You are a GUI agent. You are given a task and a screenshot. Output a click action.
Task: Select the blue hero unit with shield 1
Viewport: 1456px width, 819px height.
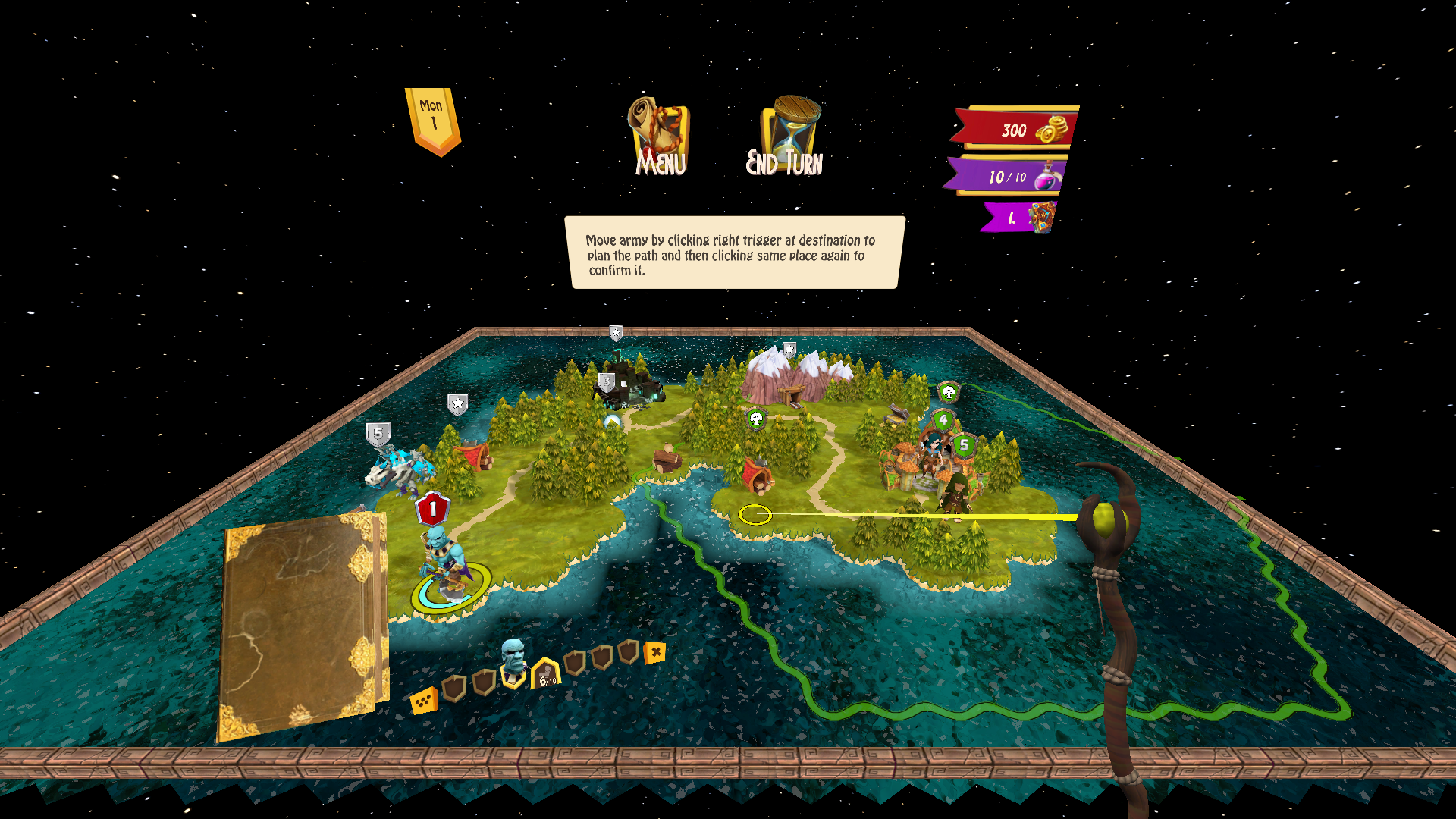pyautogui.click(x=442, y=561)
